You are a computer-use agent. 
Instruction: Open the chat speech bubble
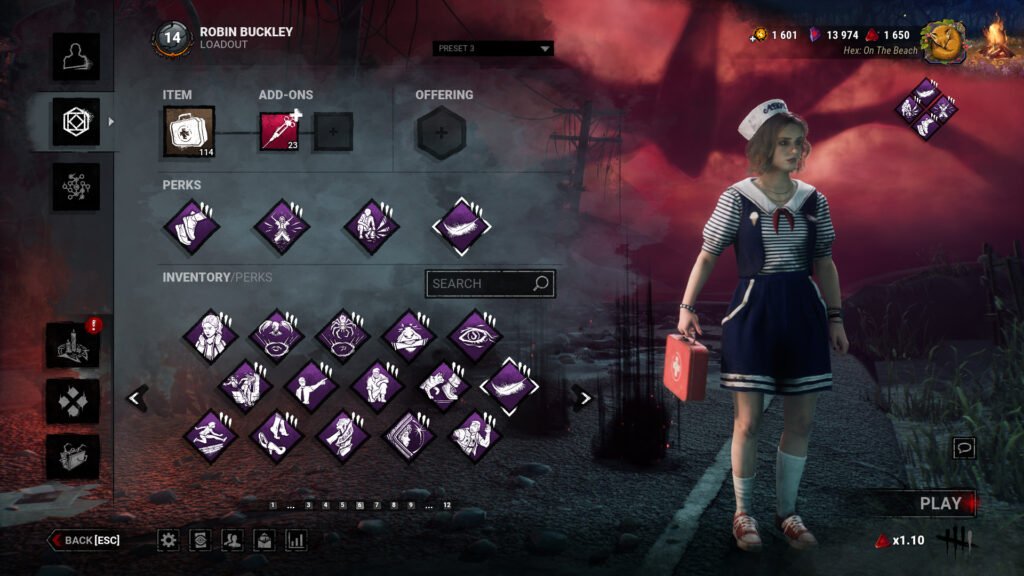tap(964, 448)
